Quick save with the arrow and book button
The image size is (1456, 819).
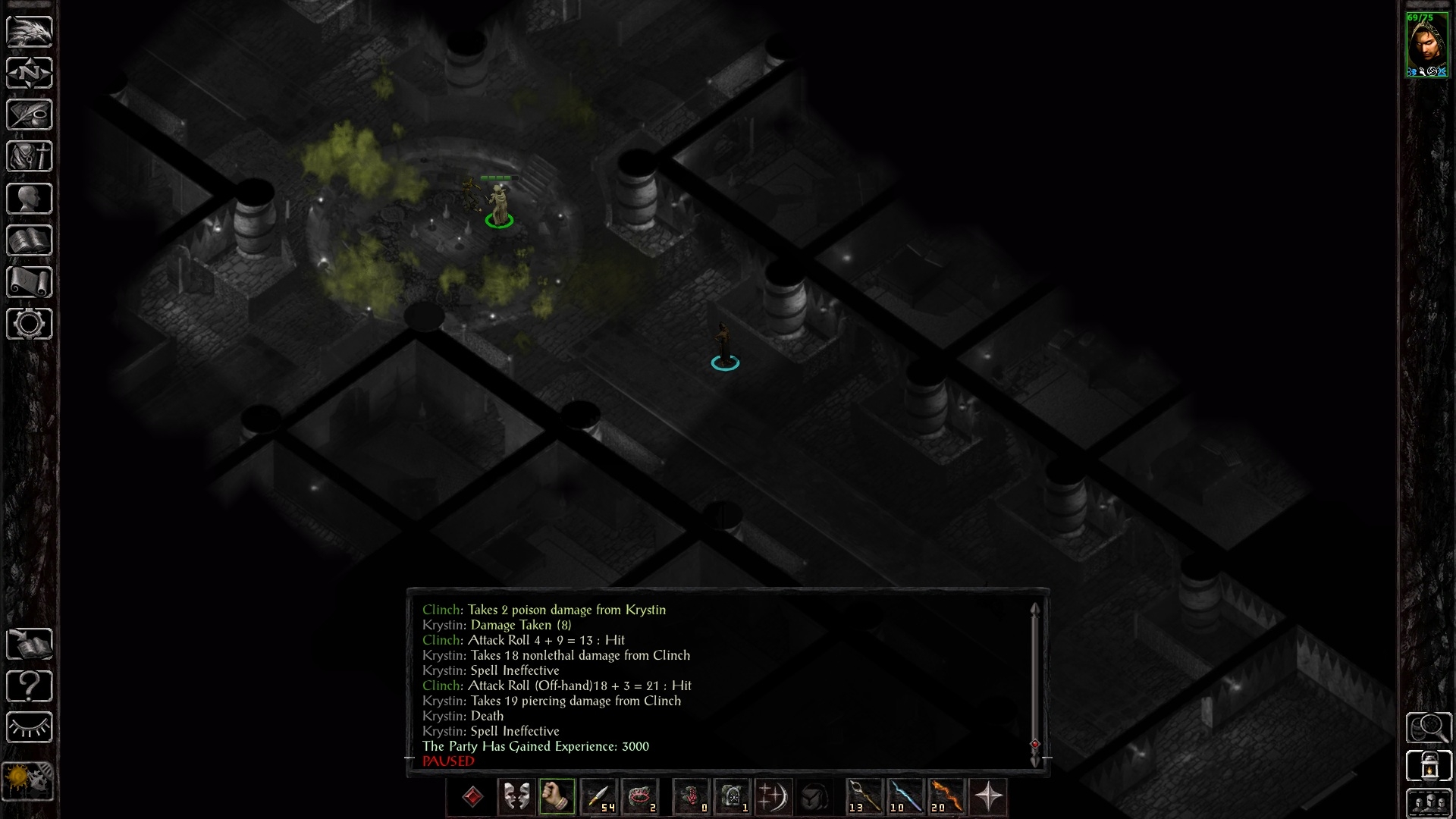pyautogui.click(x=30, y=645)
